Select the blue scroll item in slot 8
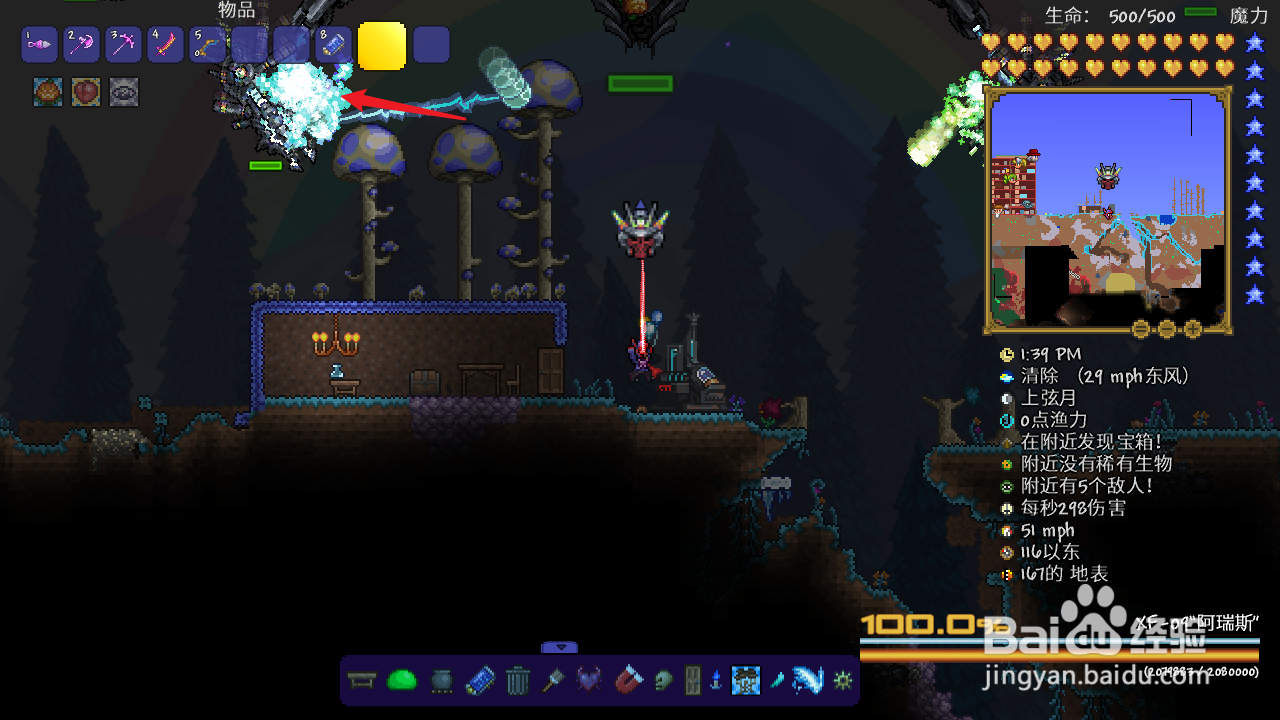The height and width of the screenshot is (720, 1280). [x=332, y=45]
